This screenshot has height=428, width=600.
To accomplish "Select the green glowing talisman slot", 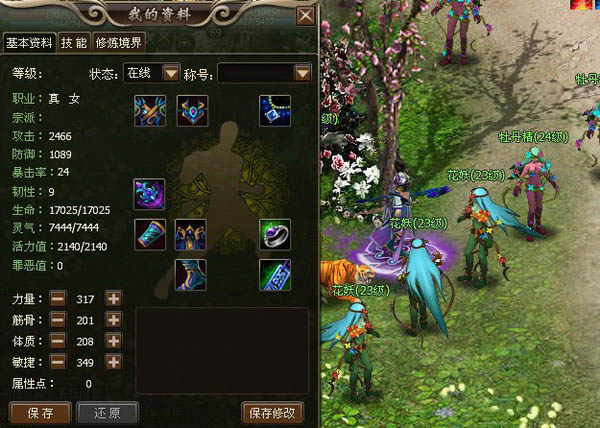I will (275, 274).
